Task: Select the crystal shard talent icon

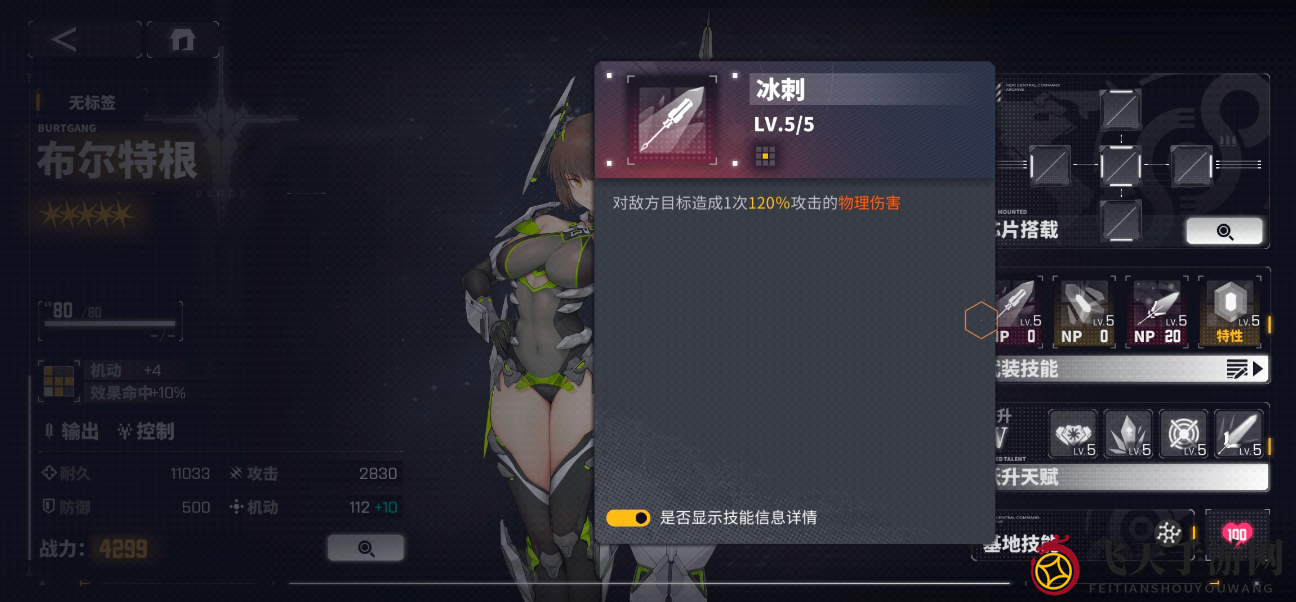Action: (1128, 434)
